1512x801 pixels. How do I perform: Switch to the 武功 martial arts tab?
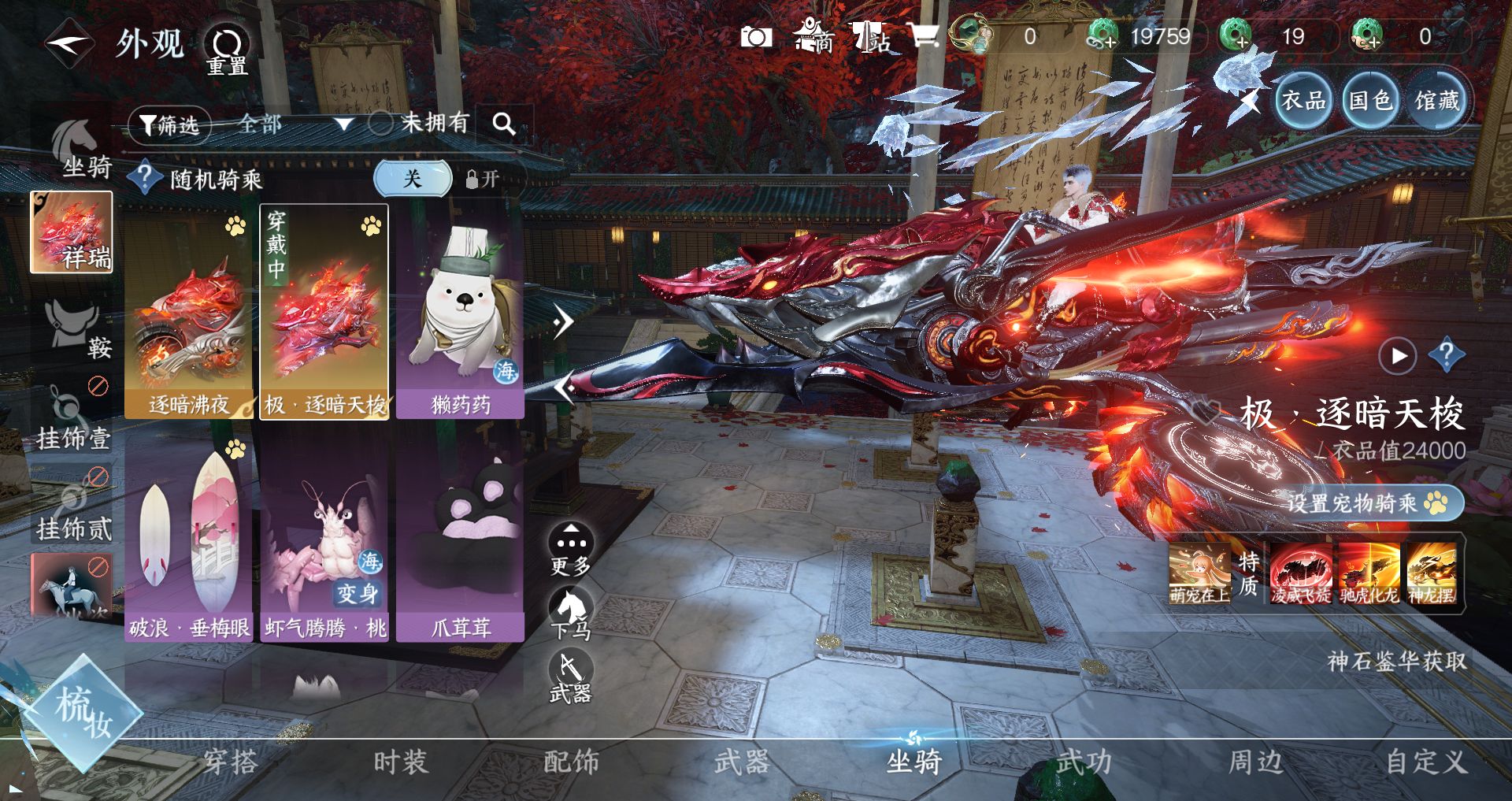pos(1084,762)
